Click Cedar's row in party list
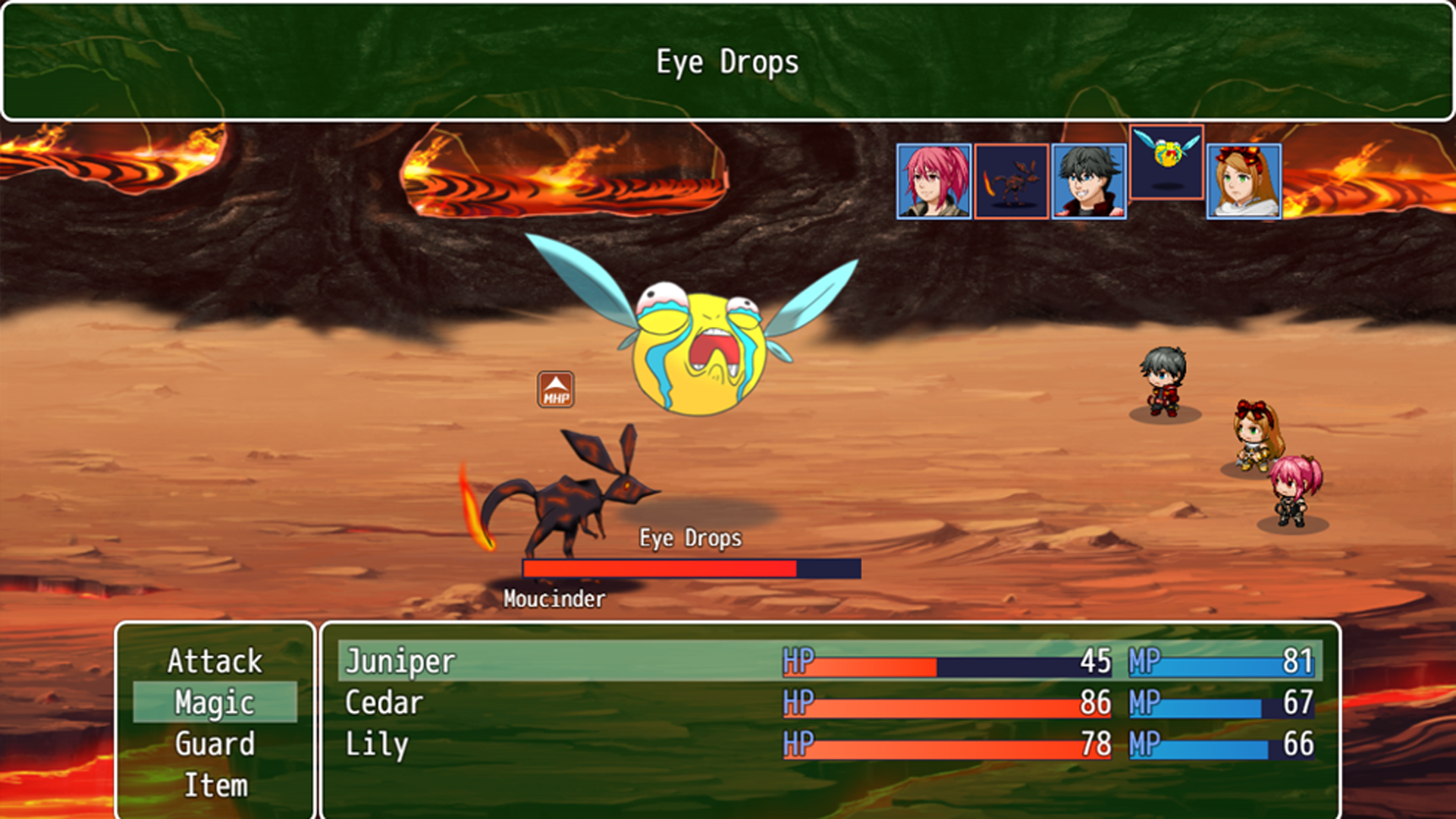1456x819 pixels. (830, 703)
